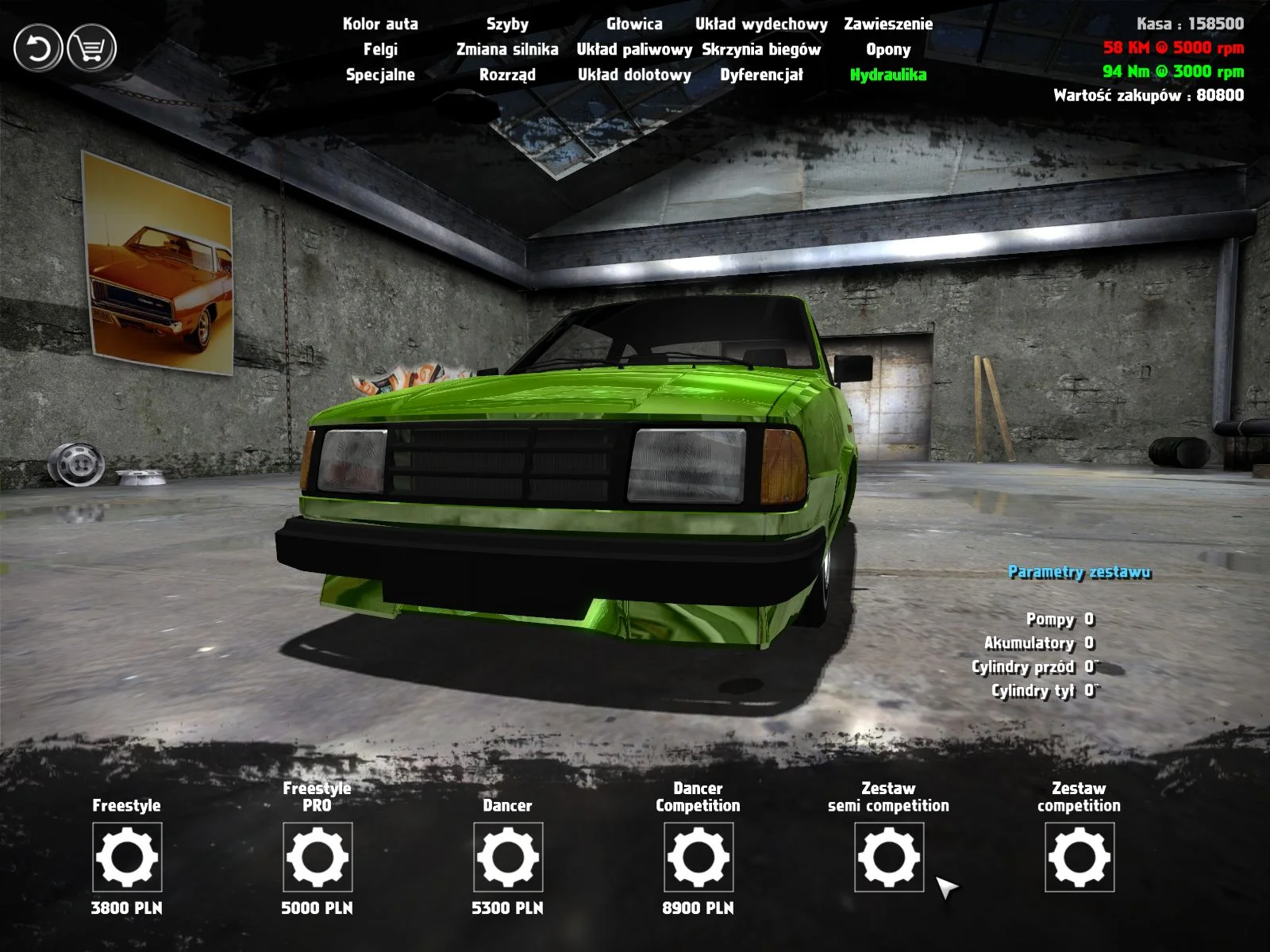Screen dimensions: 1270x952
Task: Click the undo arrow icon top left
Action: [x=38, y=48]
